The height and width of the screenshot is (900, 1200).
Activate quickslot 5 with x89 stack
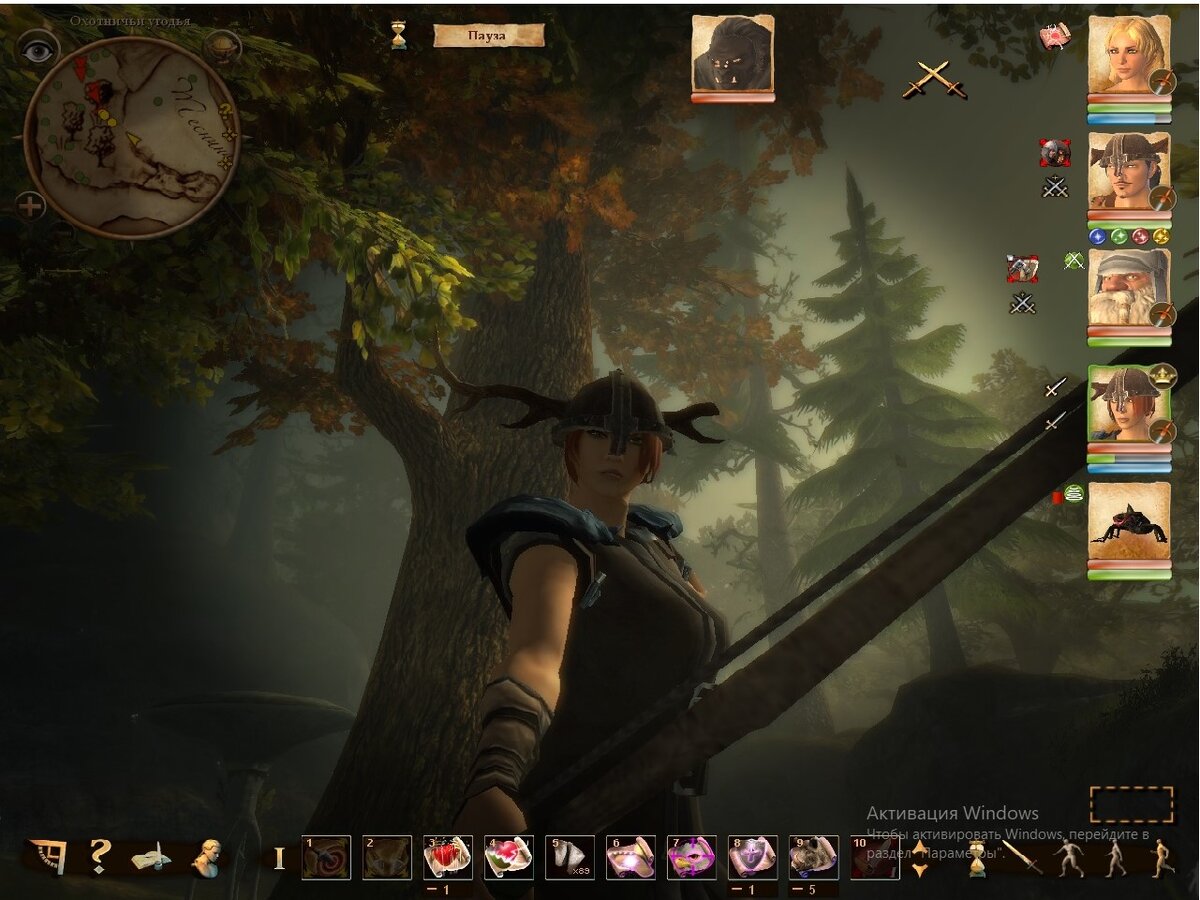pyautogui.click(x=569, y=857)
